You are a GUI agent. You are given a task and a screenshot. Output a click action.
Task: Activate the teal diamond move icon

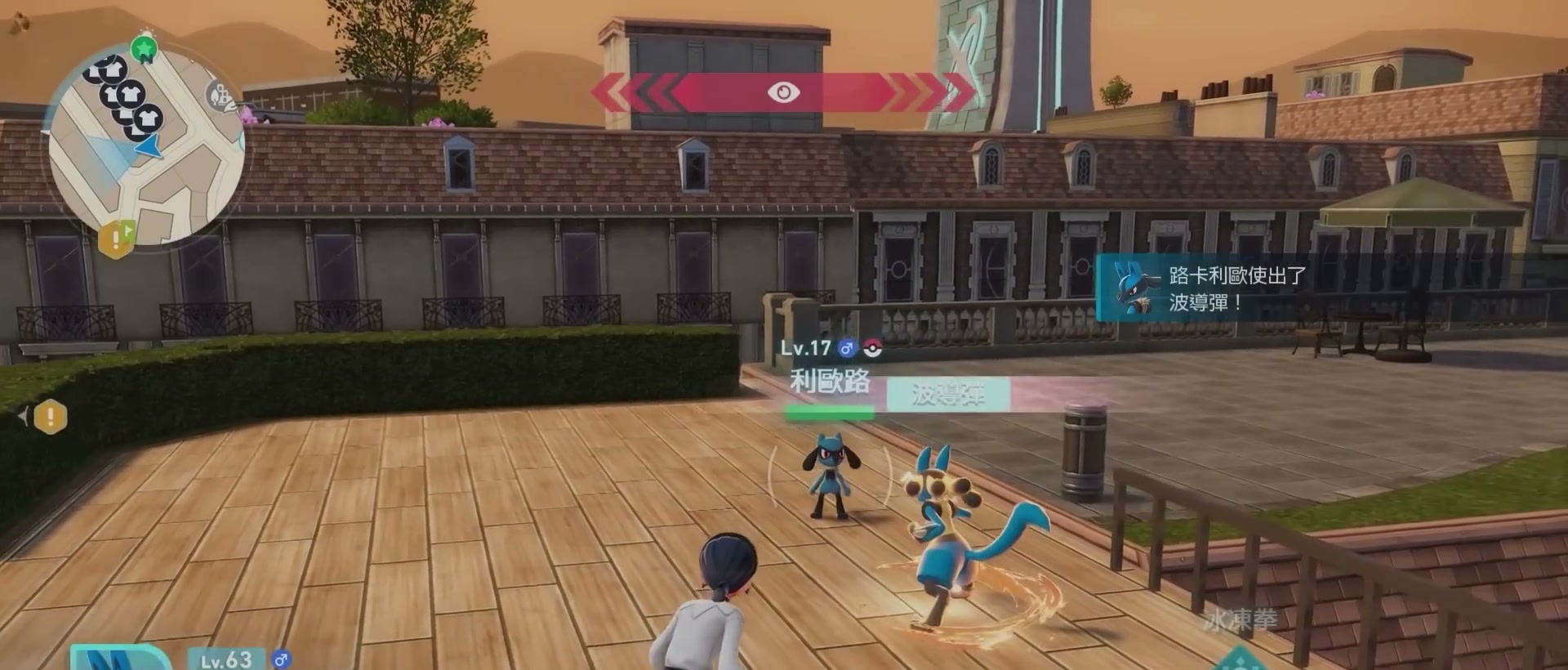1240,660
